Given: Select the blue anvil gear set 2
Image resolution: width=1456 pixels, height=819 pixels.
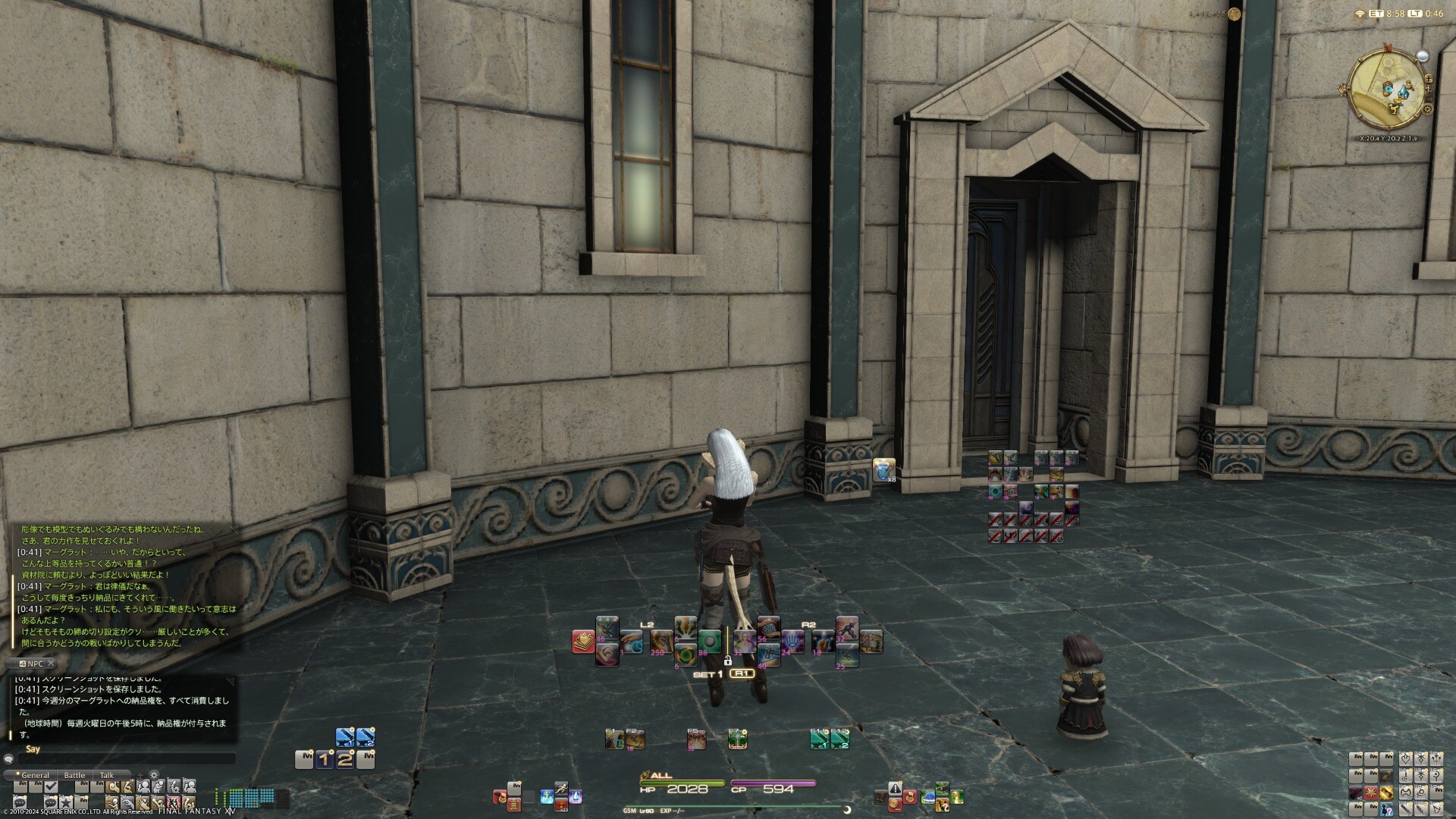Looking at the screenshot, I should point(366,736).
